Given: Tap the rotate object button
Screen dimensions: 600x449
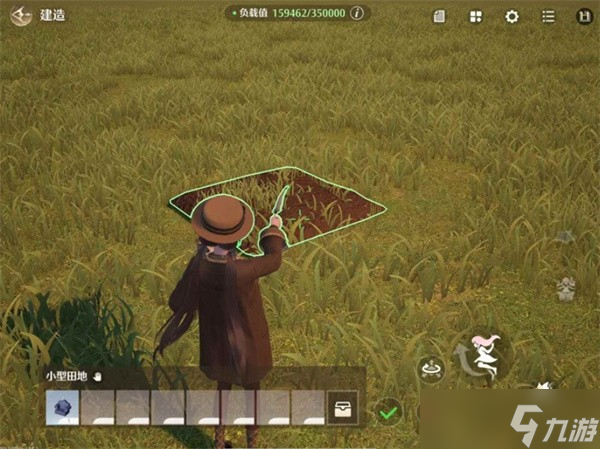Looking at the screenshot, I should click(431, 368).
